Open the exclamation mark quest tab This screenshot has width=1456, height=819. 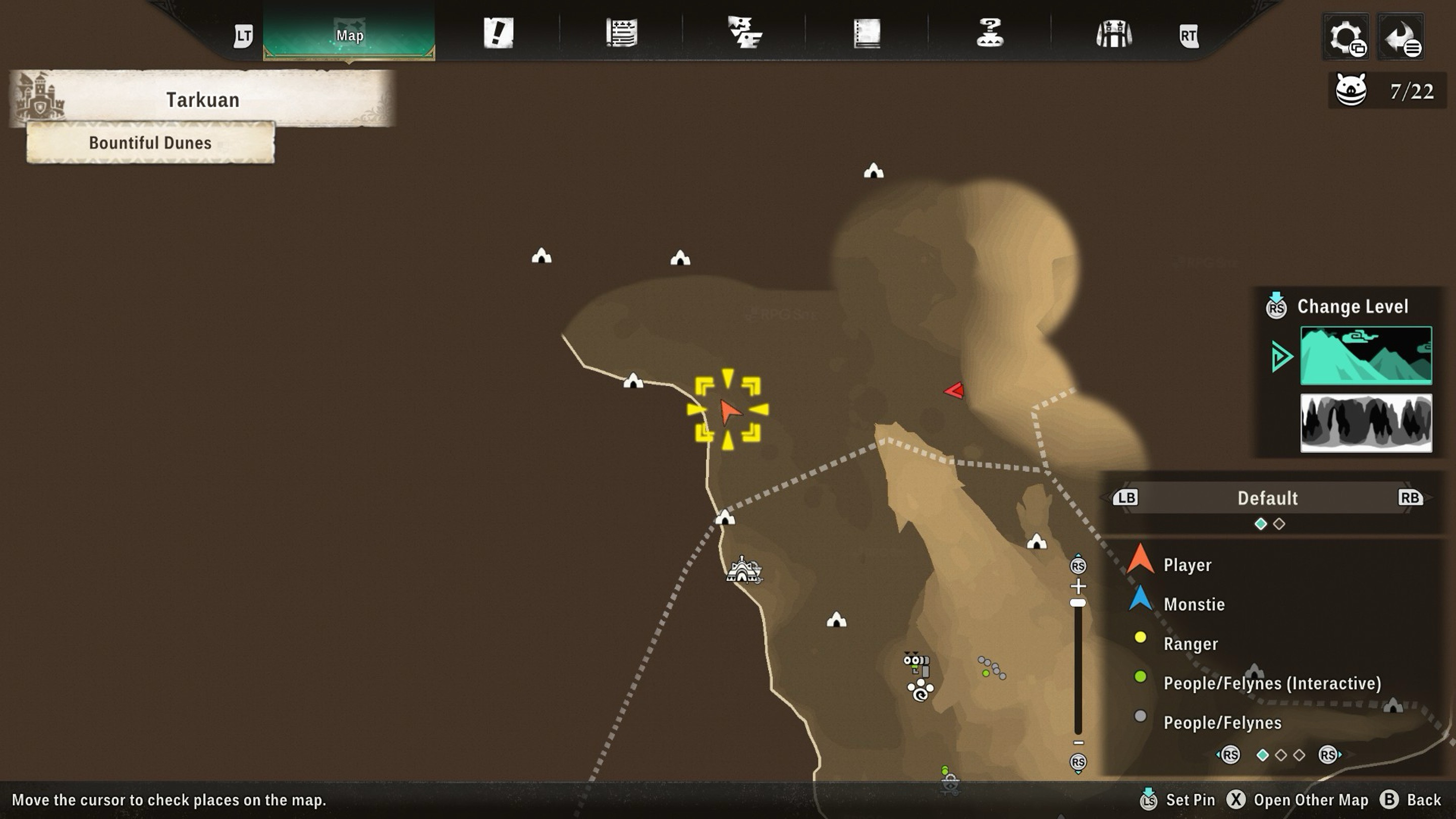[498, 33]
